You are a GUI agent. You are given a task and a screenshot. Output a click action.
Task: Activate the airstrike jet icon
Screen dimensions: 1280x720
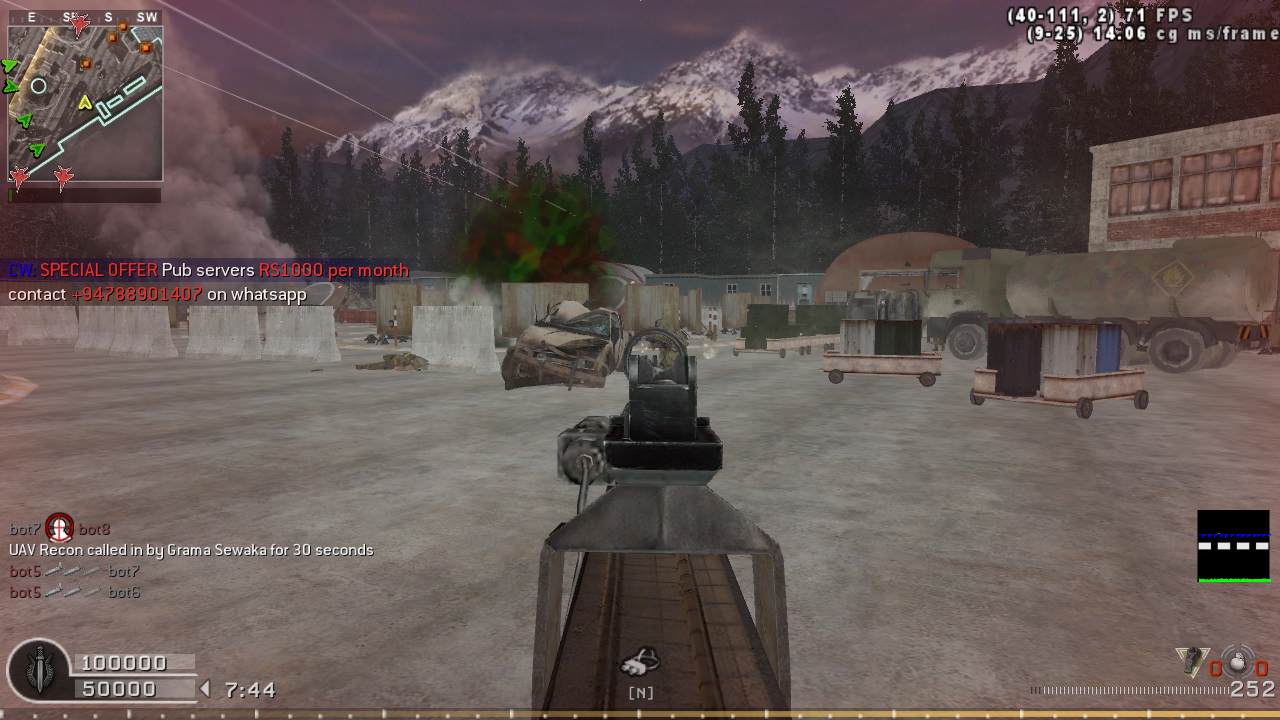pos(640,662)
